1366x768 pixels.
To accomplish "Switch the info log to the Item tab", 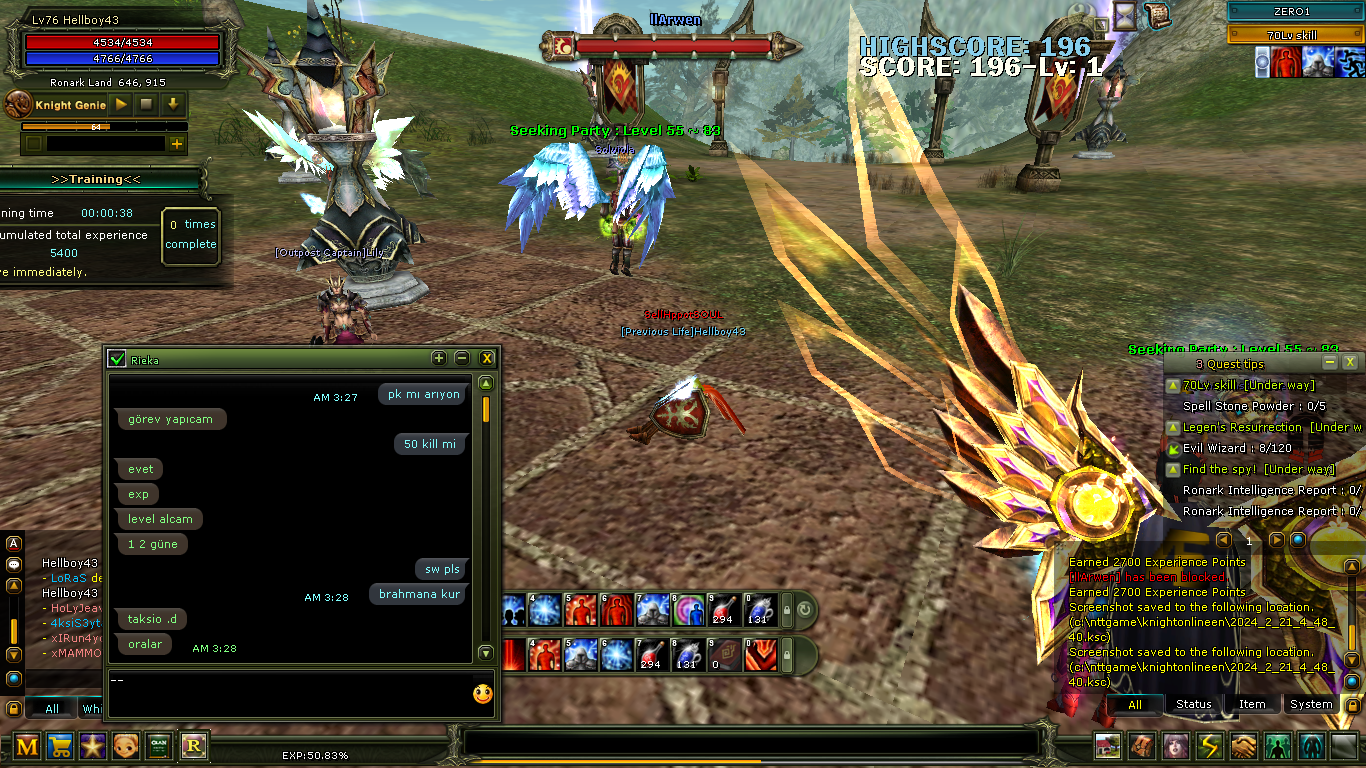I will 1252,704.
